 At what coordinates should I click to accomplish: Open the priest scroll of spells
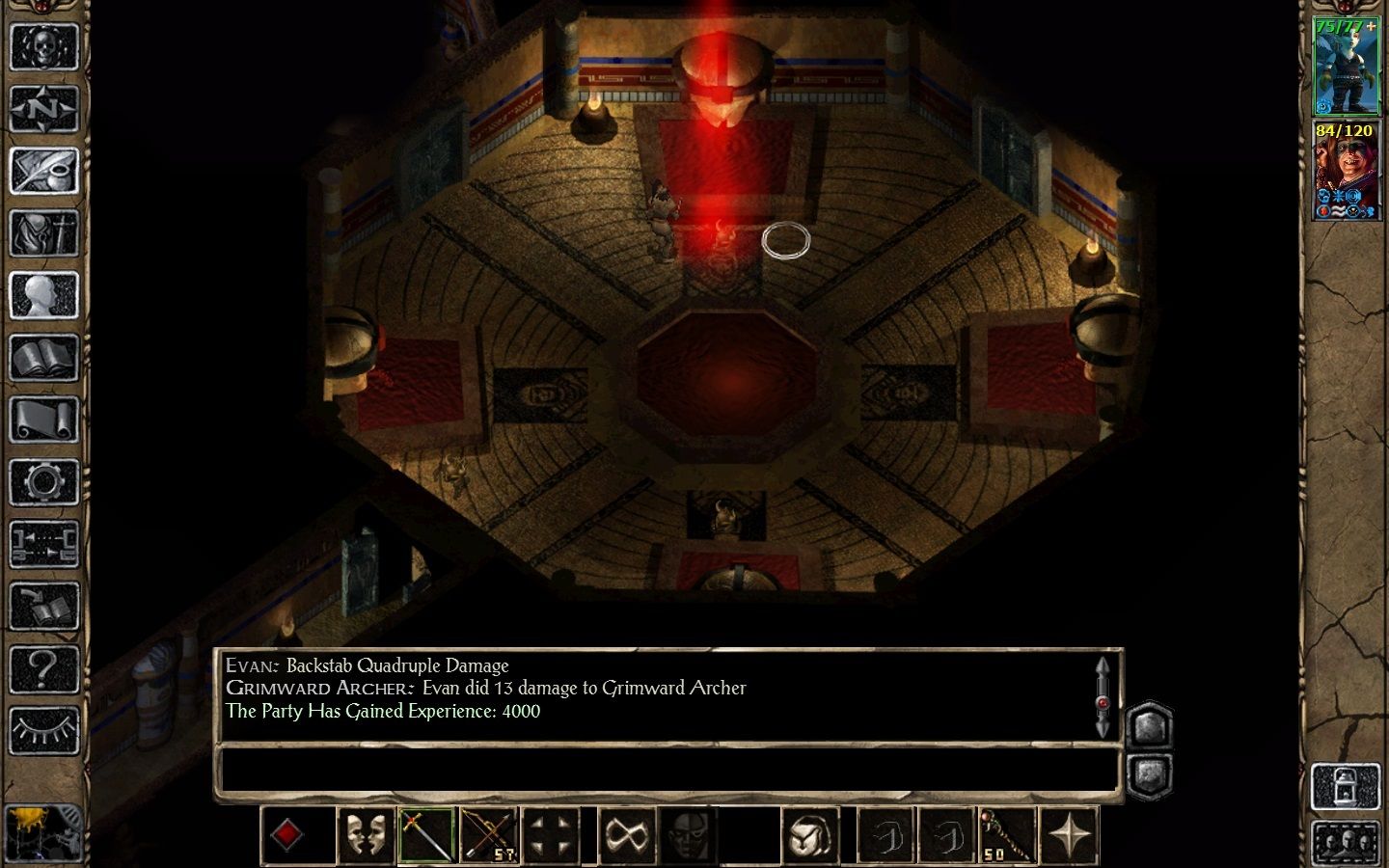(x=45, y=419)
